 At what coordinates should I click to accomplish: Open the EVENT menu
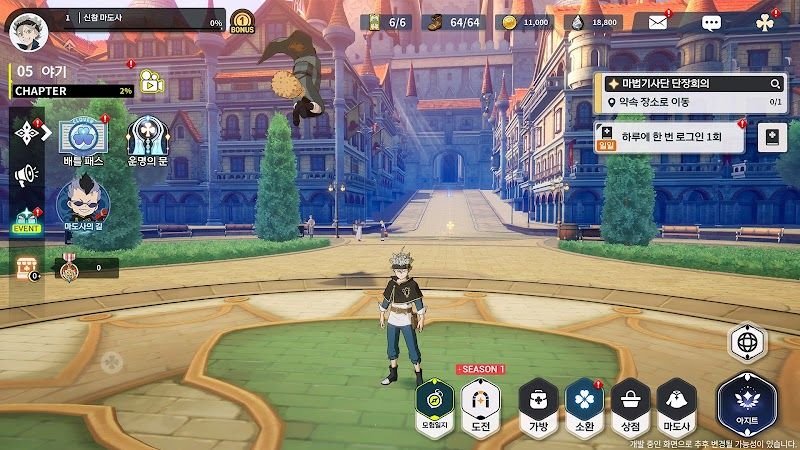(x=24, y=220)
